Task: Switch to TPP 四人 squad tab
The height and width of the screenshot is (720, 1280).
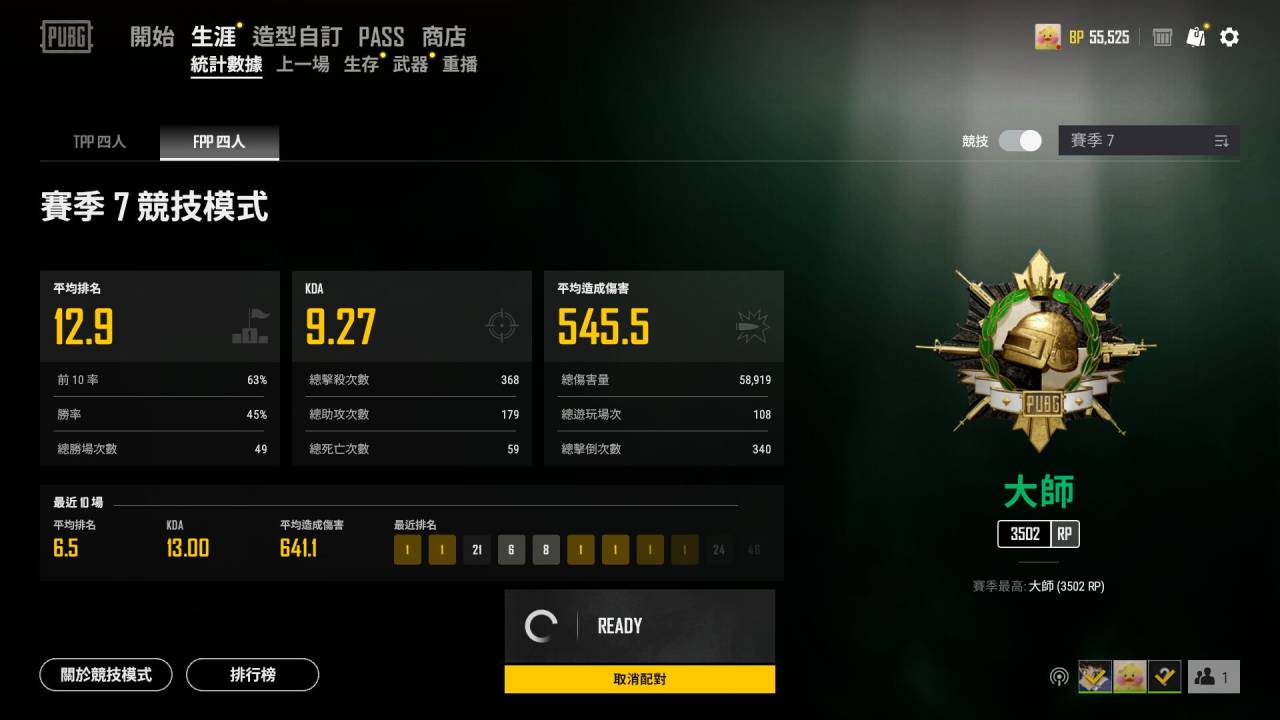Action: [x=99, y=142]
